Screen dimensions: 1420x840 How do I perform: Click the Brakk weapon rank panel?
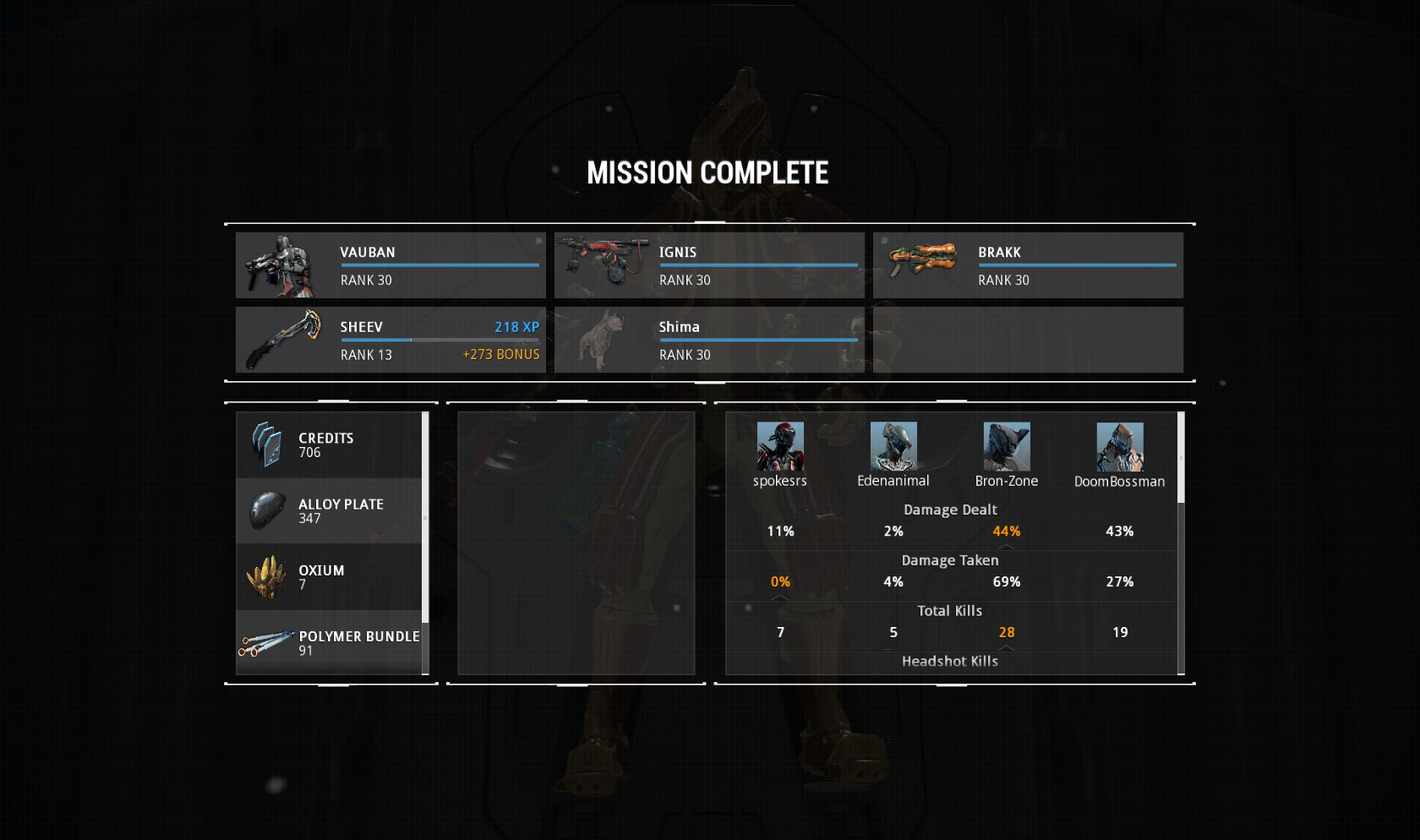[x=1028, y=265]
